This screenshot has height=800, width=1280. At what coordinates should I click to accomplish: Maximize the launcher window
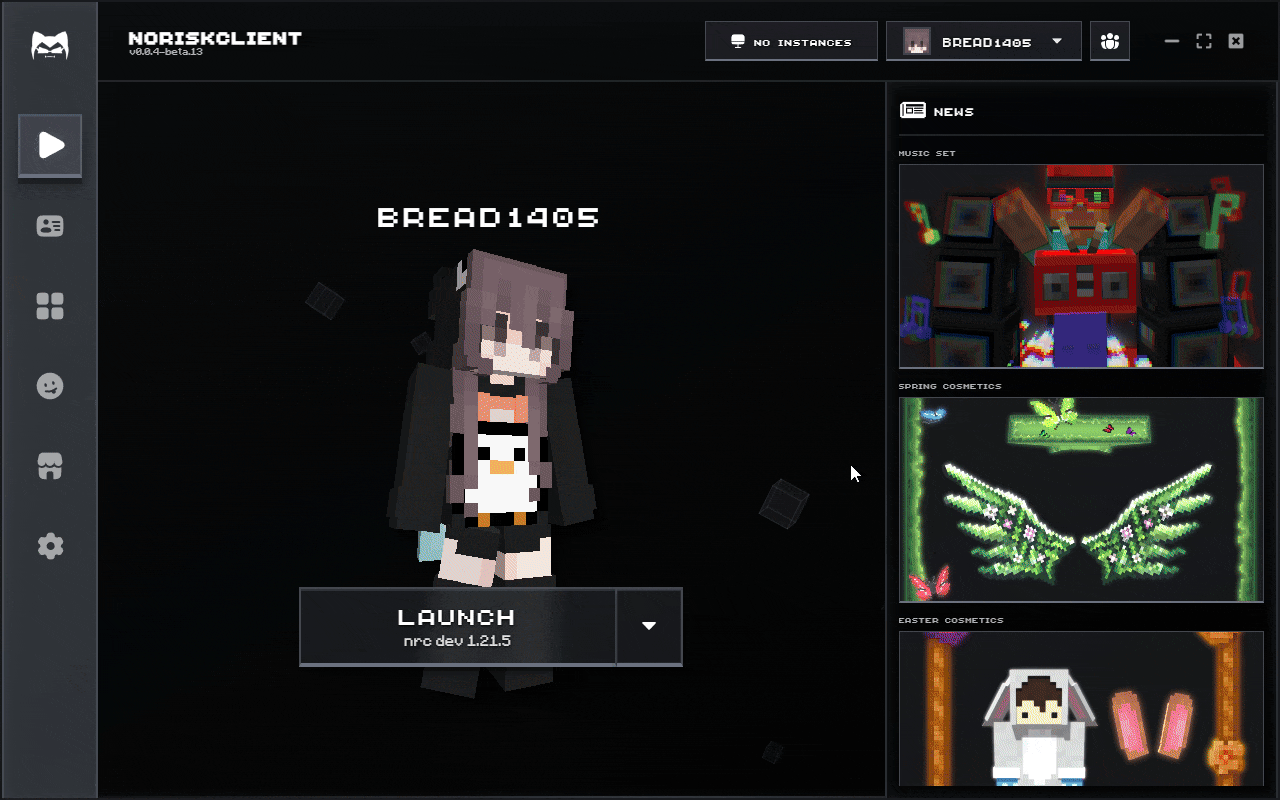pyautogui.click(x=1204, y=41)
